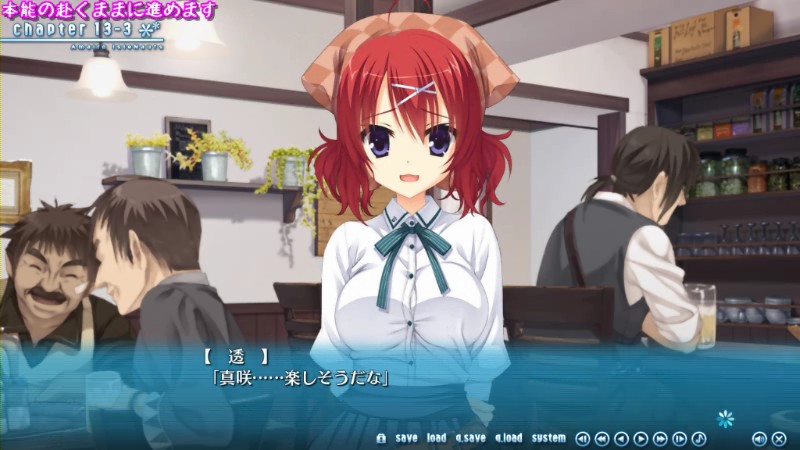Click the padlock icon beside save
This screenshot has width=800, height=450.
(381, 438)
